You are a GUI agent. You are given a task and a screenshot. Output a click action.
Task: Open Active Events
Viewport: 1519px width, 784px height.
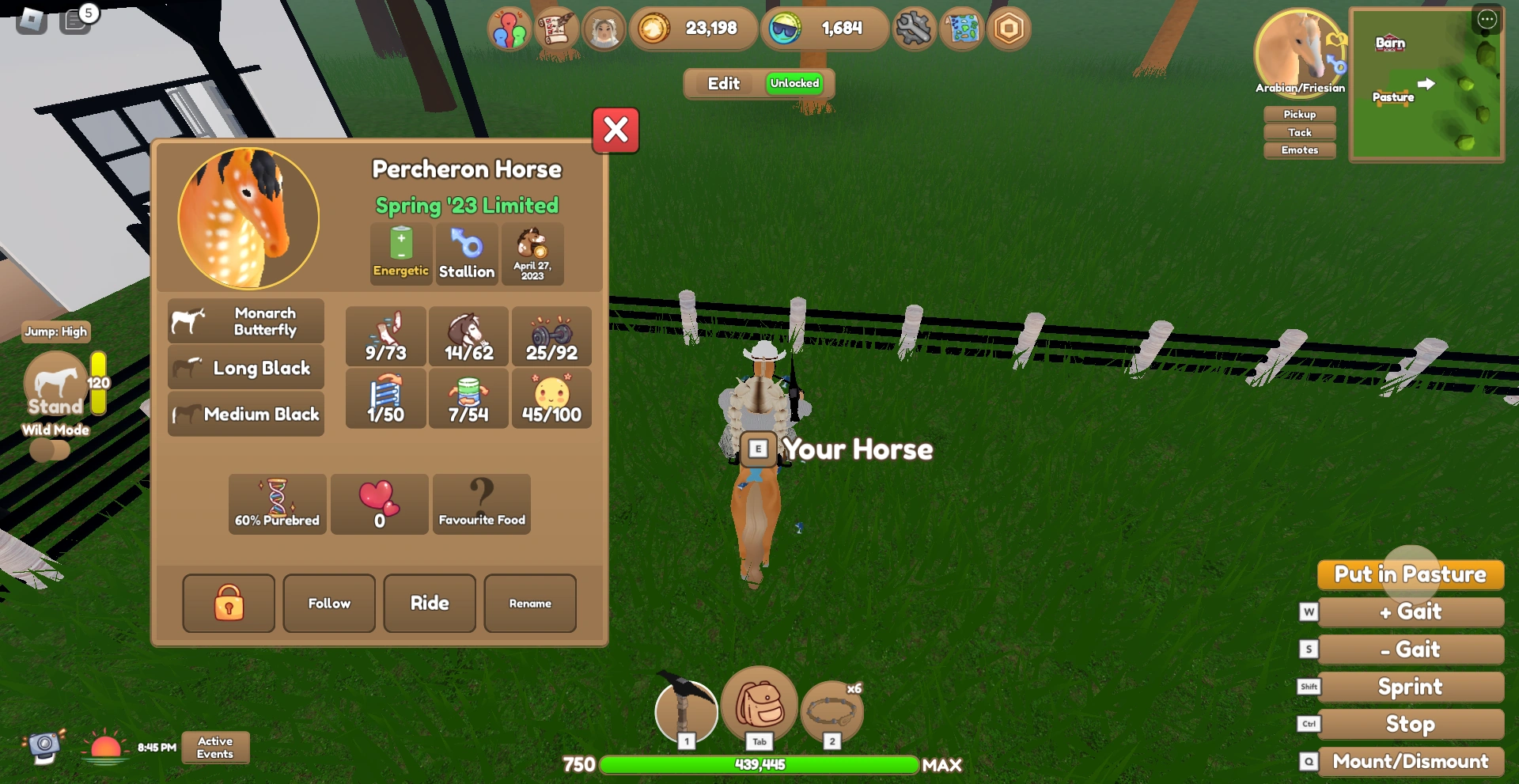214,747
